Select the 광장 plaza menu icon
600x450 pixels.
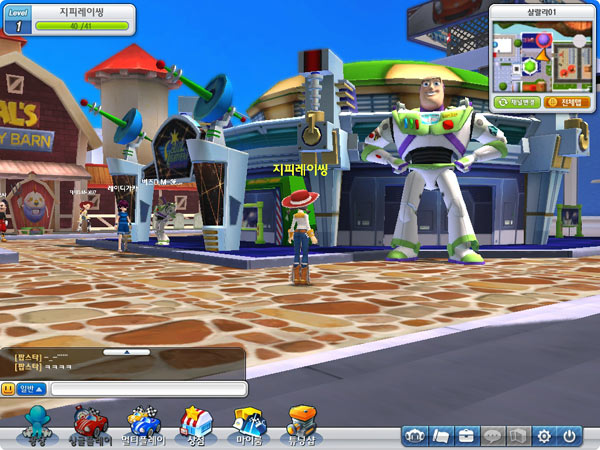tap(37, 425)
